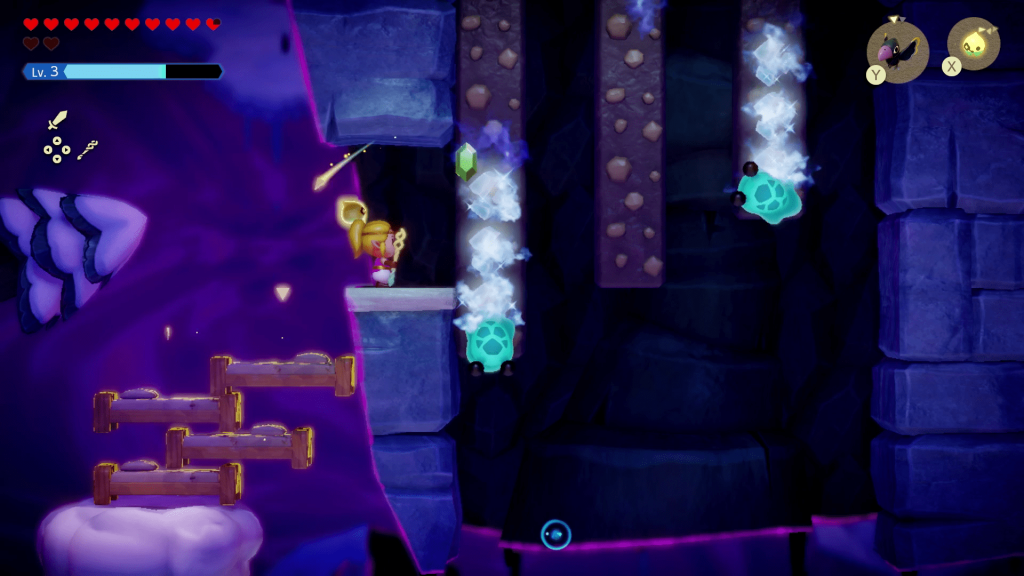Select the Tri Rod staff icon
1024x576 pixels.
[87, 150]
